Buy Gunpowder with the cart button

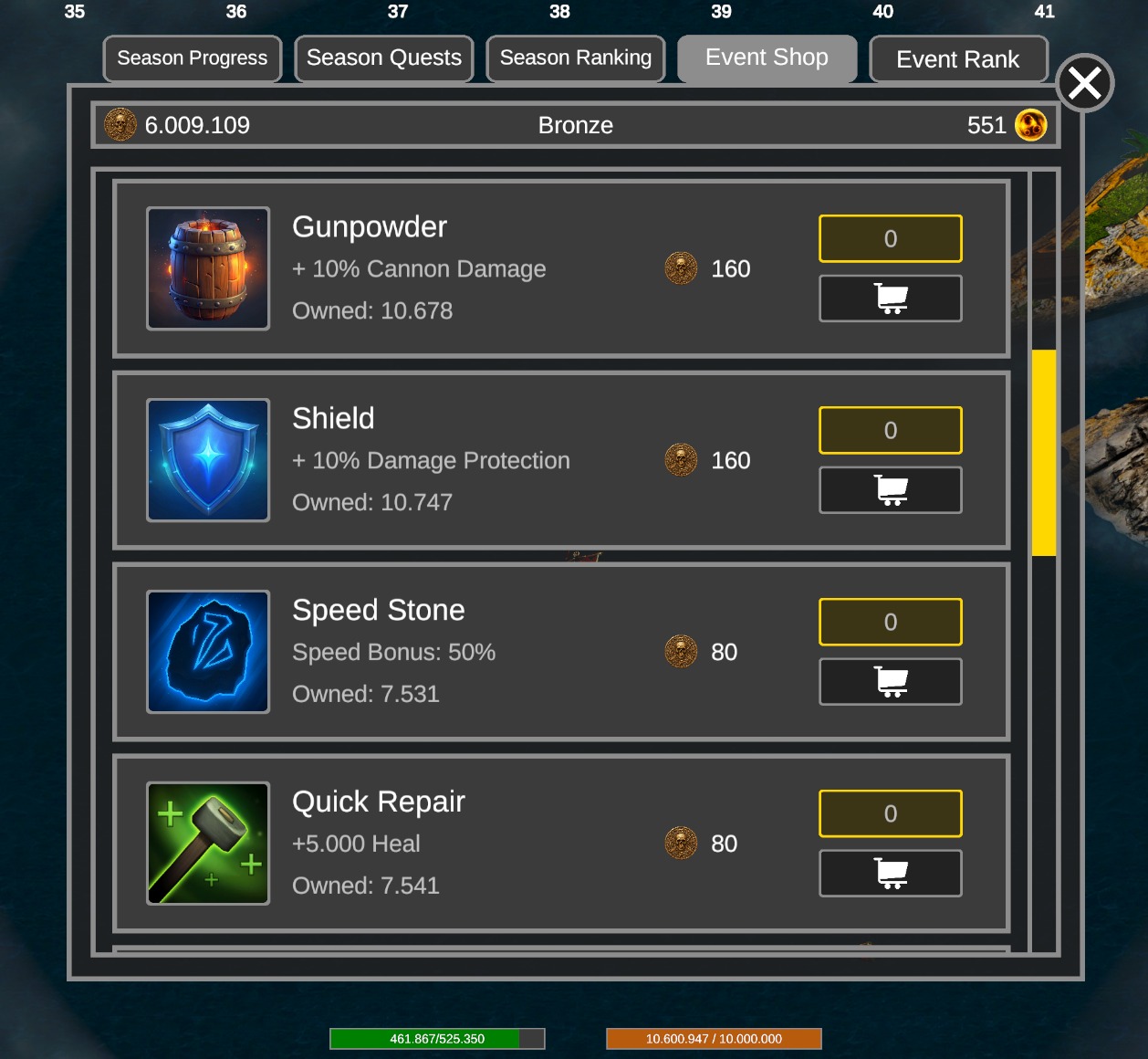click(x=890, y=299)
